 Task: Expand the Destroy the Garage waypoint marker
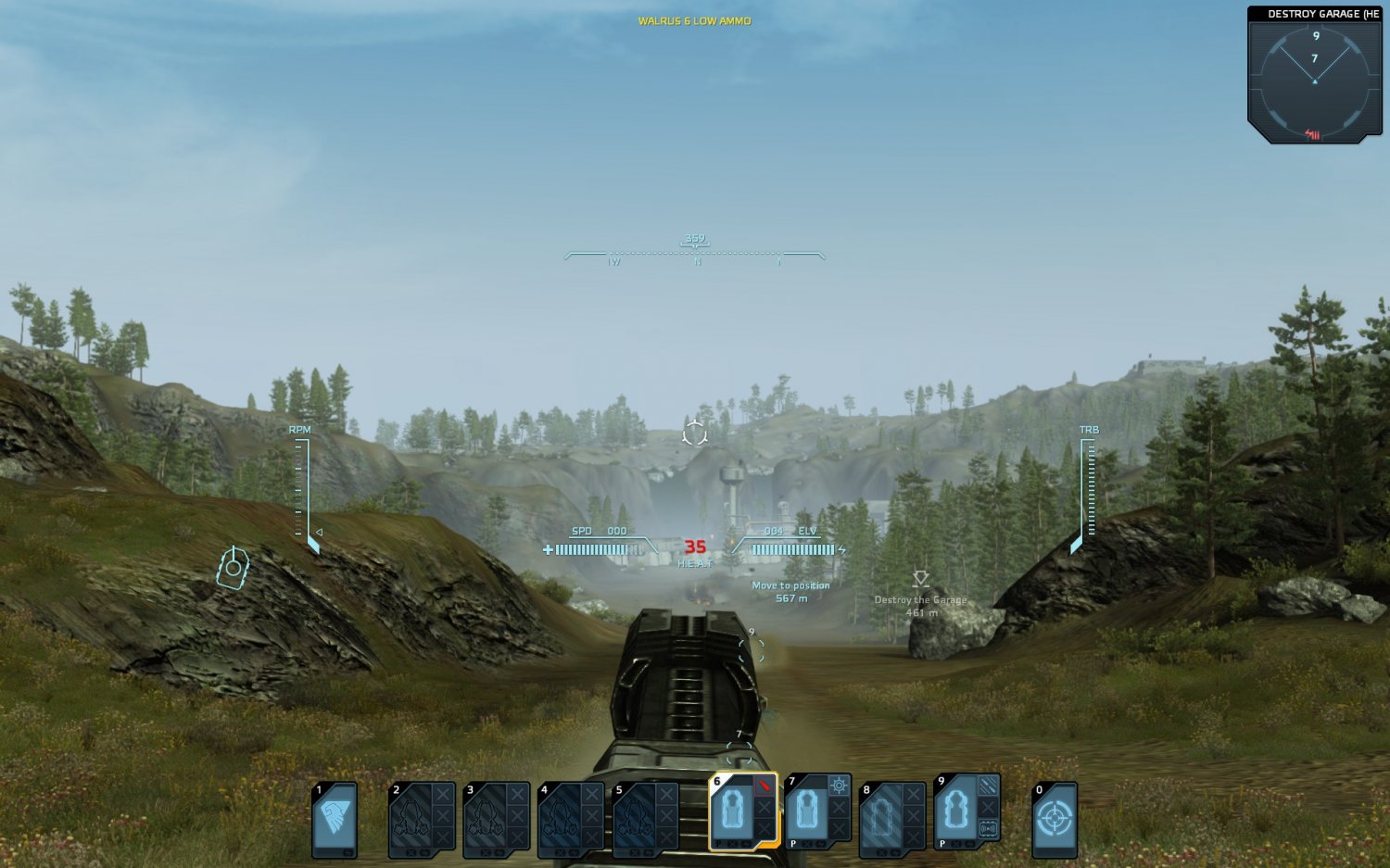coord(919,581)
